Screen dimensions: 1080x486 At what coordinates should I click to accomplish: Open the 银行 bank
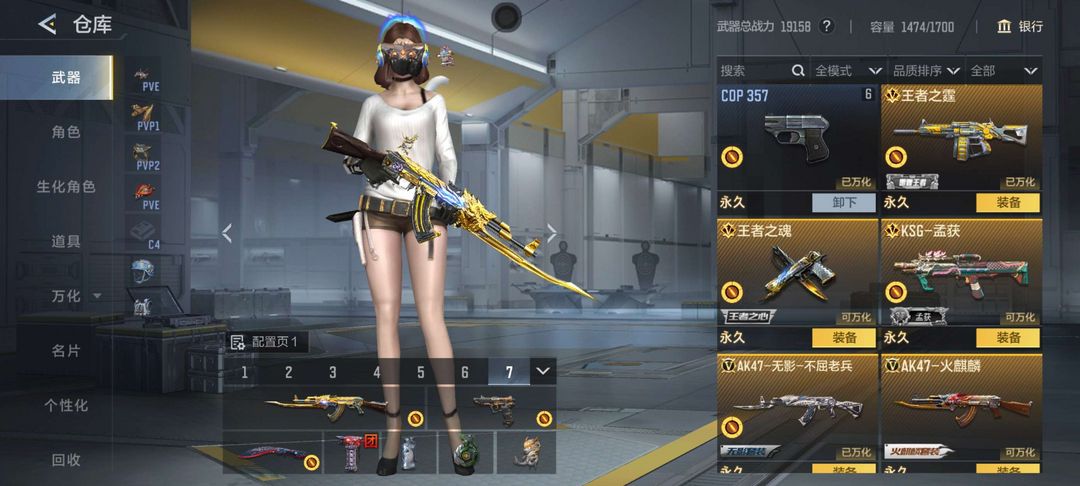tap(1020, 27)
